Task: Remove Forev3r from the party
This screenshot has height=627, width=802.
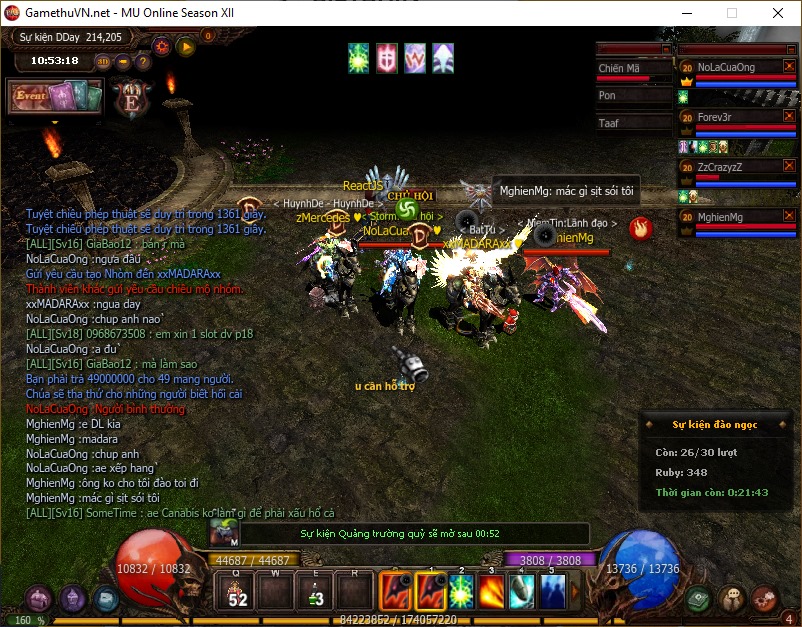Action: 789,117
